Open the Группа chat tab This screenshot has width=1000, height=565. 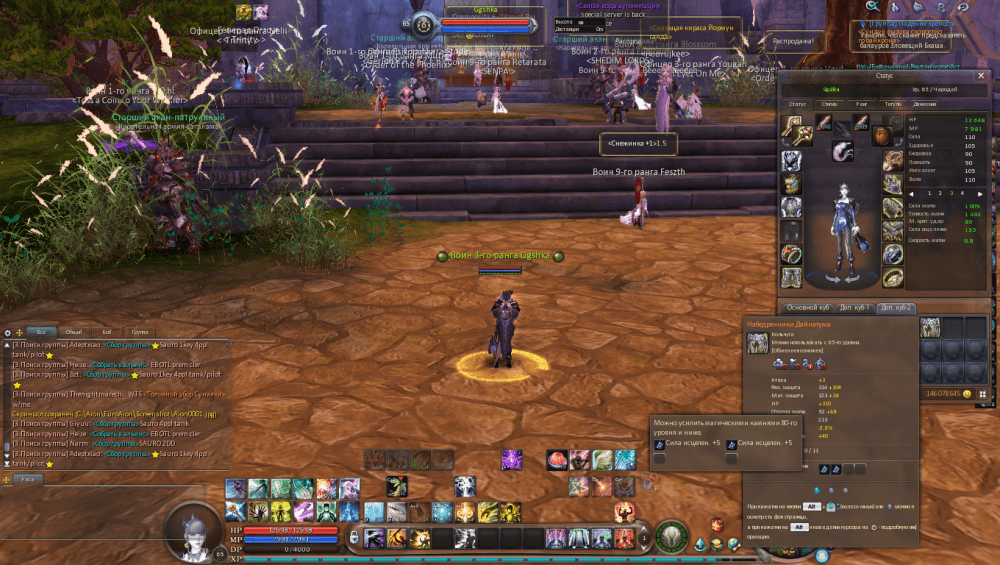point(139,331)
